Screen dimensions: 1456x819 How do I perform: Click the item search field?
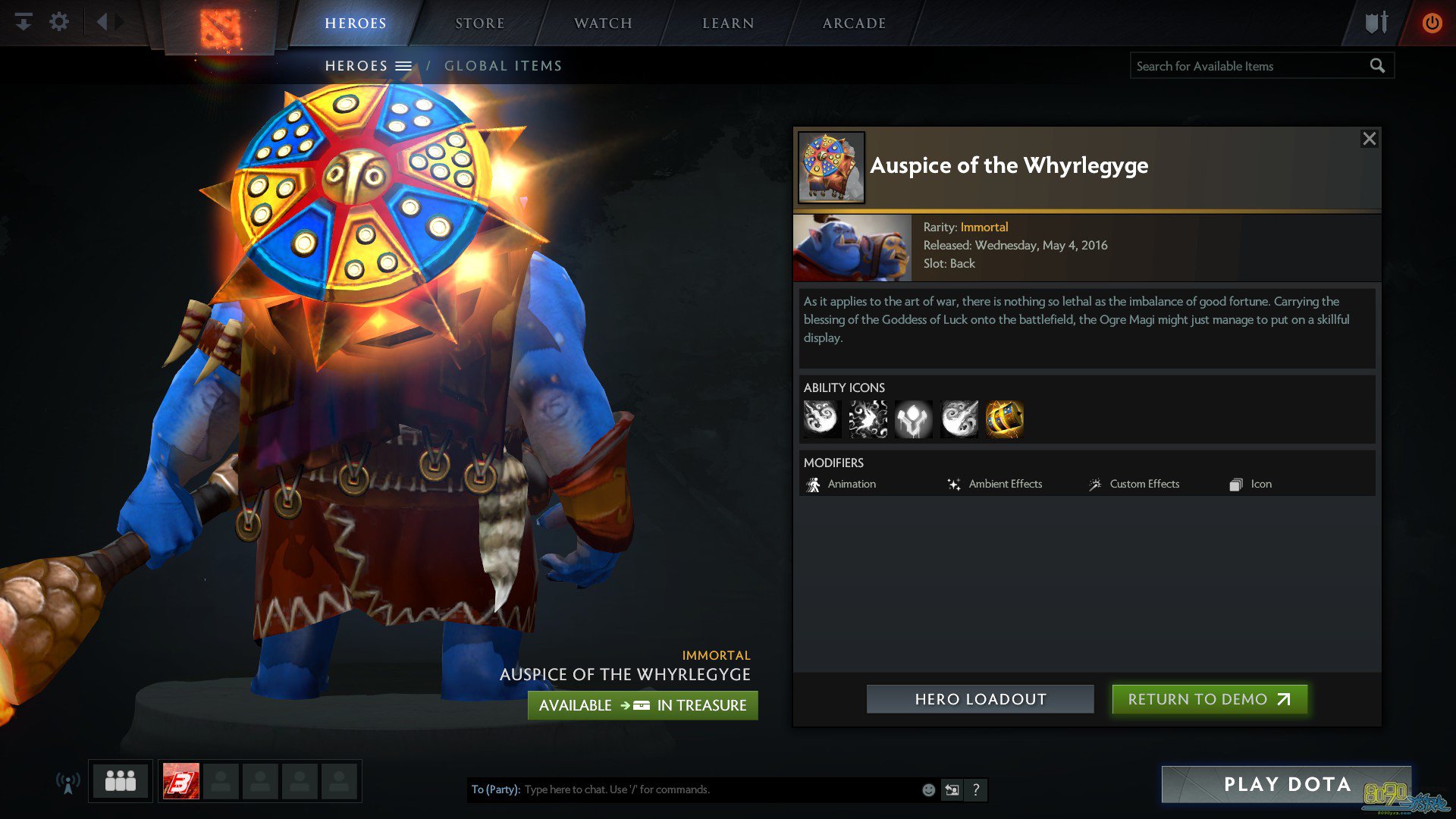pyautogui.click(x=1250, y=66)
